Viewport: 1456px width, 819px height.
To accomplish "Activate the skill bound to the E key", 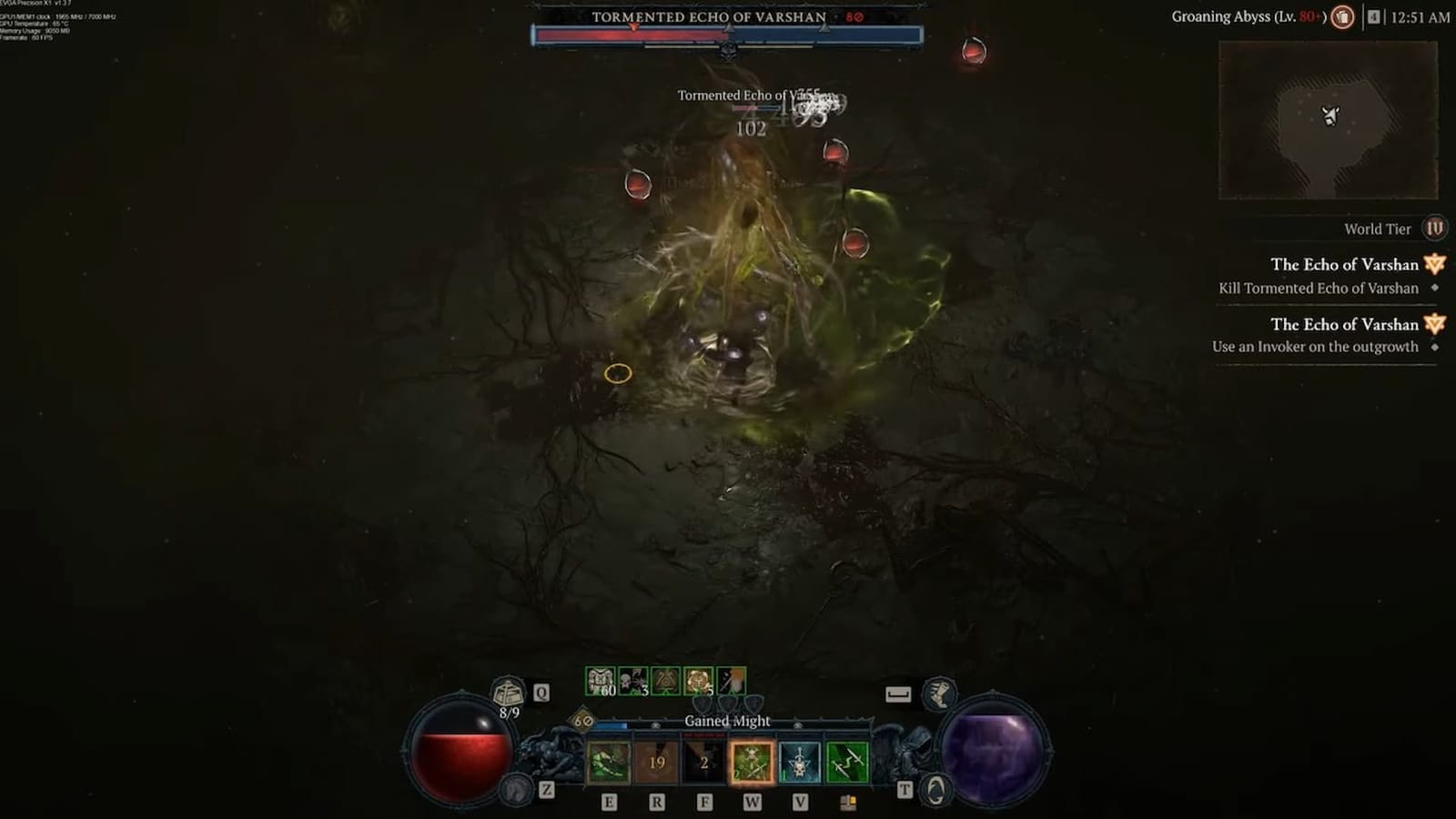I will click(x=608, y=761).
